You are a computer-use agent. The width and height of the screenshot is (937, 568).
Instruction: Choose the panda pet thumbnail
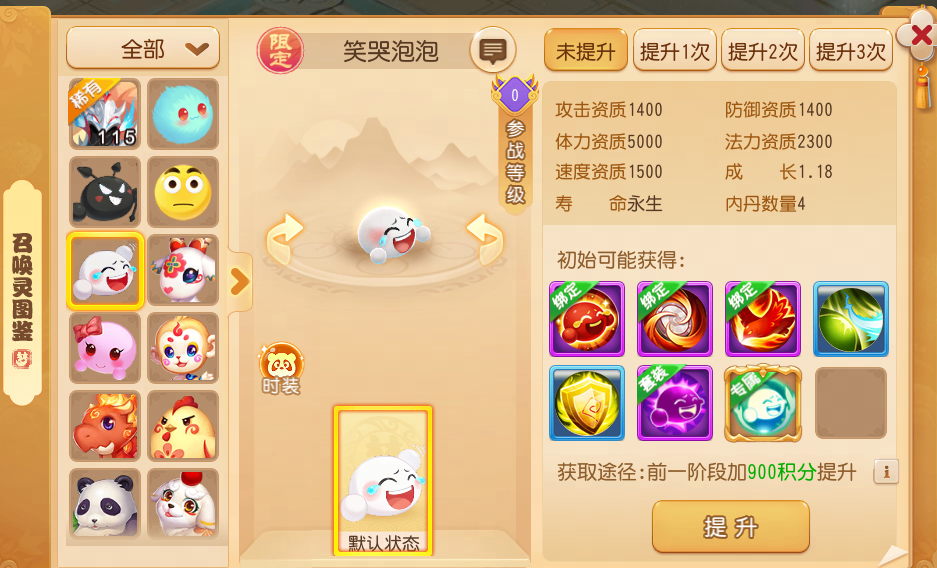[105, 503]
